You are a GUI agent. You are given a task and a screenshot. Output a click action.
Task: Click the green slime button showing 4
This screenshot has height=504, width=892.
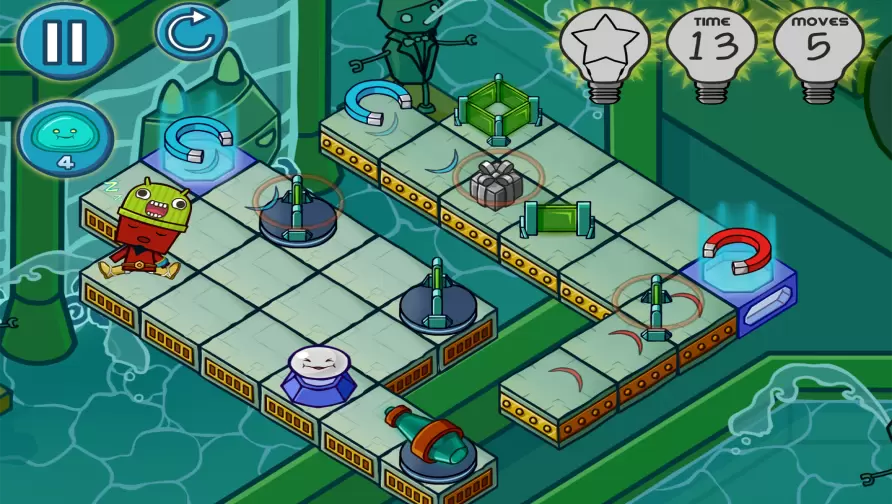click(65, 138)
